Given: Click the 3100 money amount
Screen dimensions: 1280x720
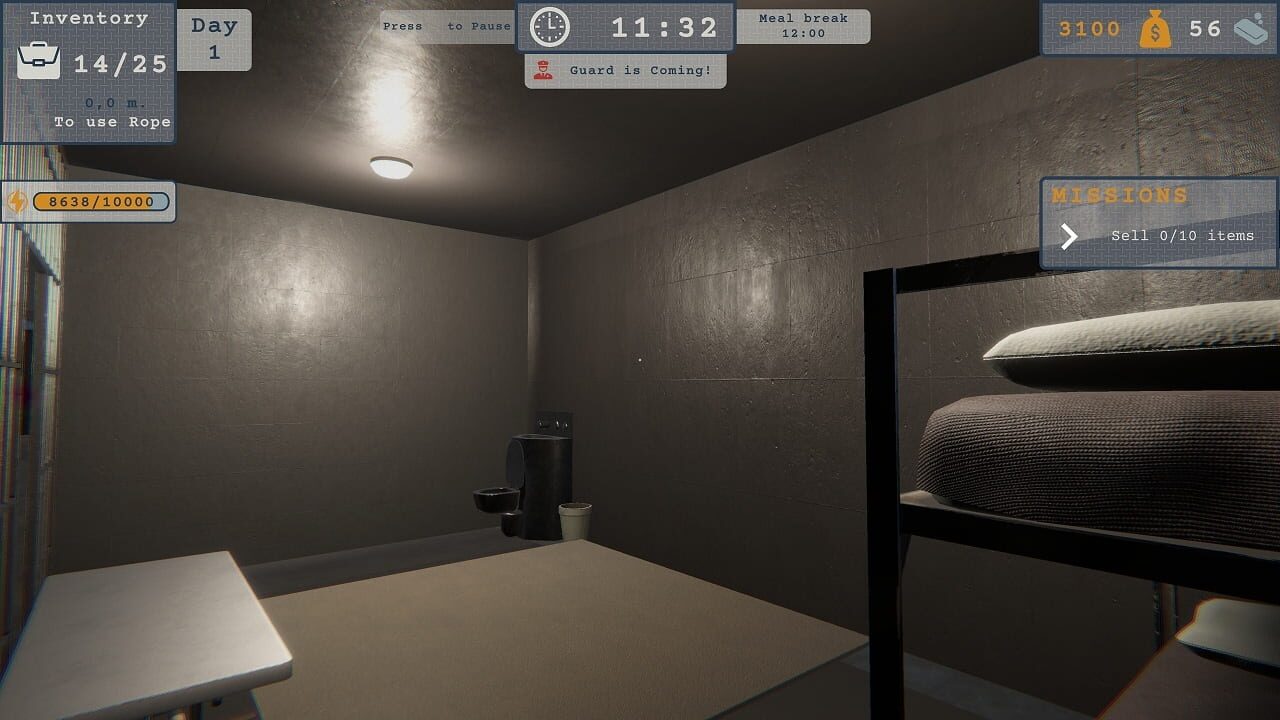Looking at the screenshot, I should [1090, 29].
